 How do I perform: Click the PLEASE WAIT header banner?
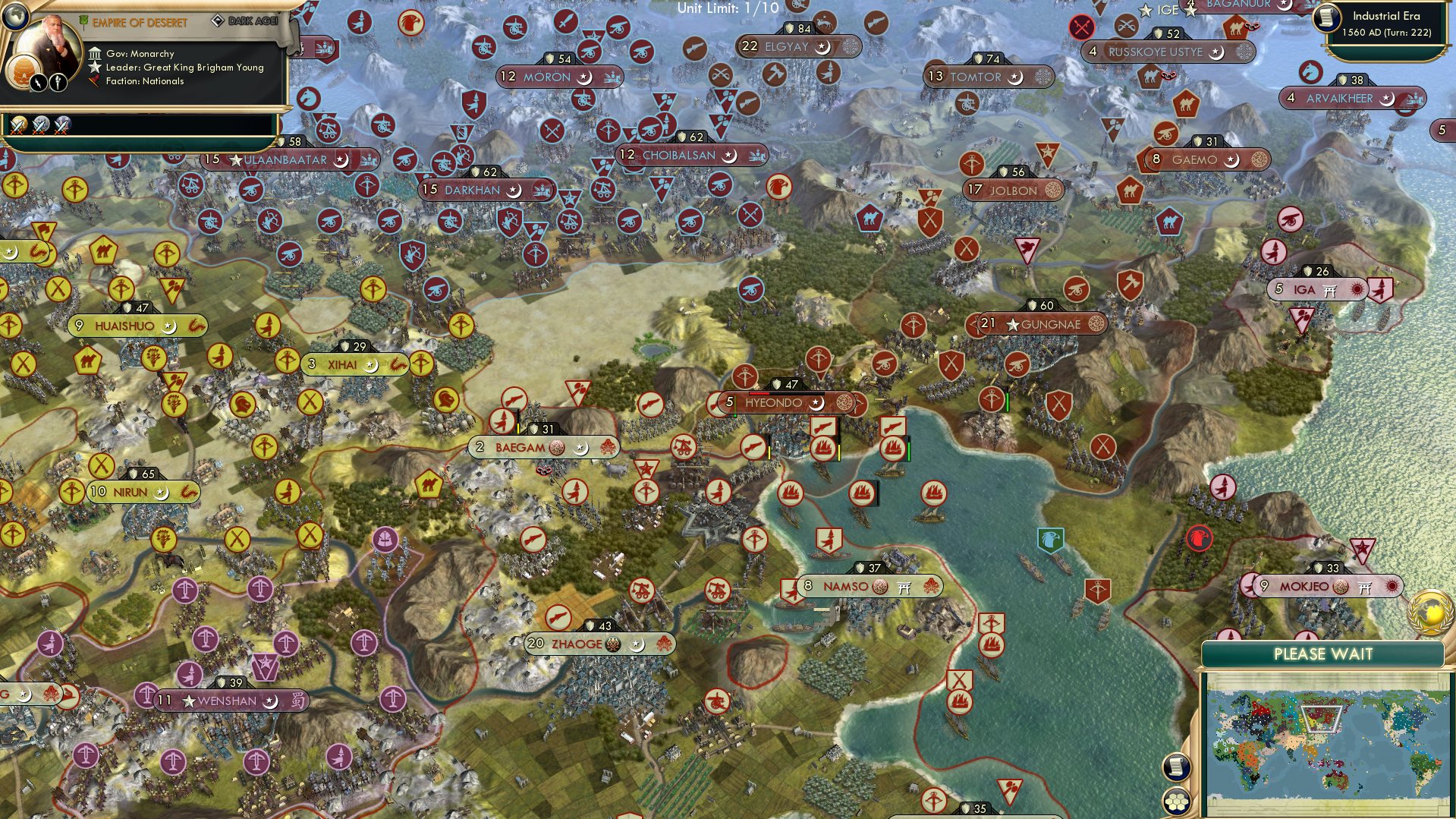click(1324, 653)
